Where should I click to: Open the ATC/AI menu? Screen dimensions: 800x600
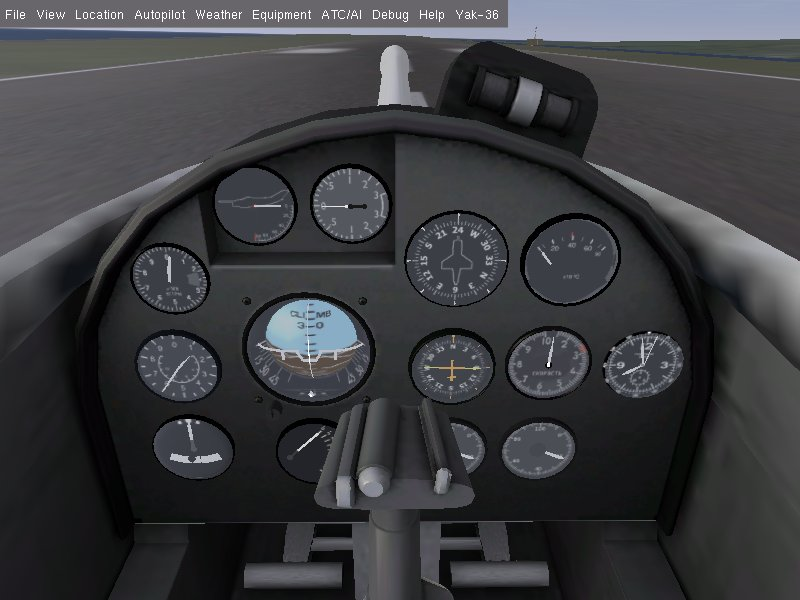pos(341,15)
